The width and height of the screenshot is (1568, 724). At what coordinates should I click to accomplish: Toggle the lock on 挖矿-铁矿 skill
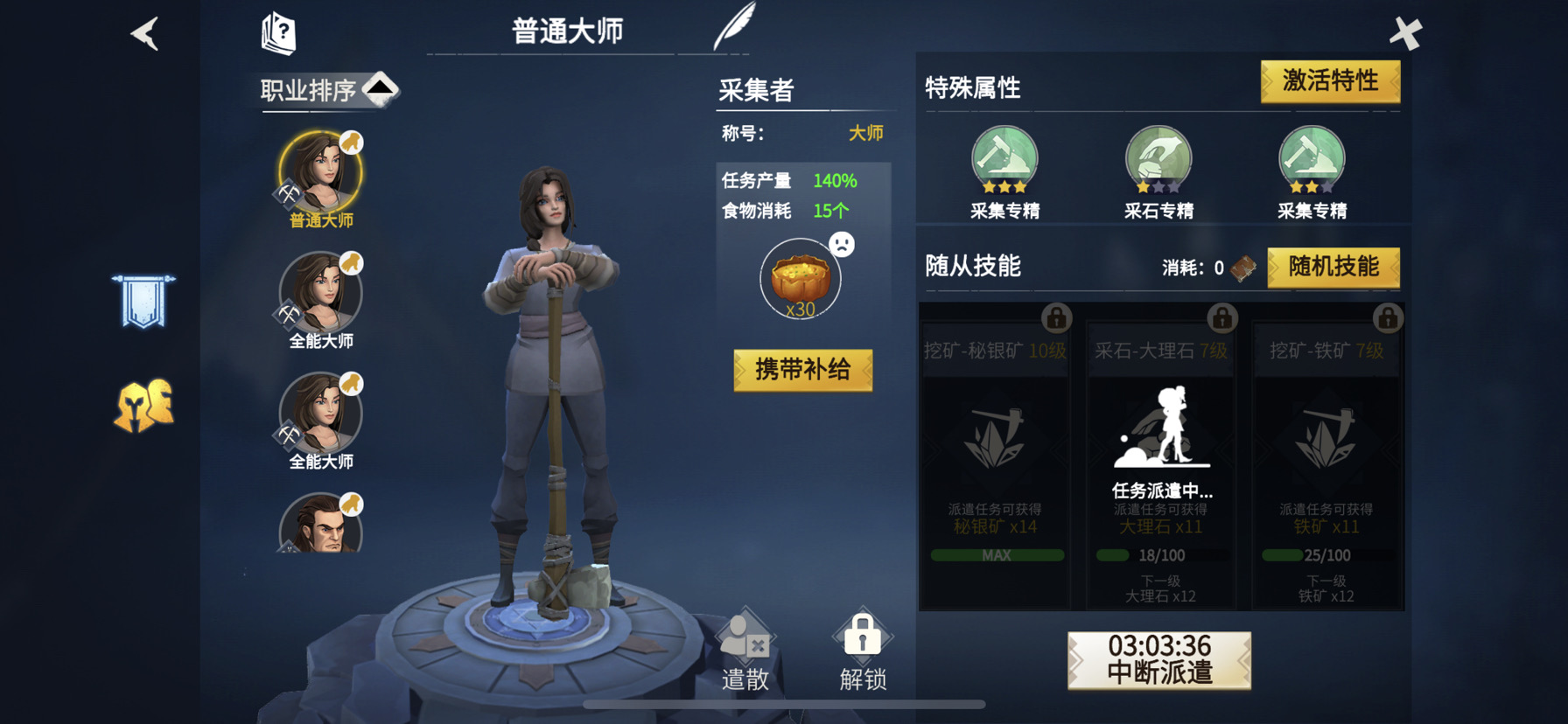[x=1387, y=319]
